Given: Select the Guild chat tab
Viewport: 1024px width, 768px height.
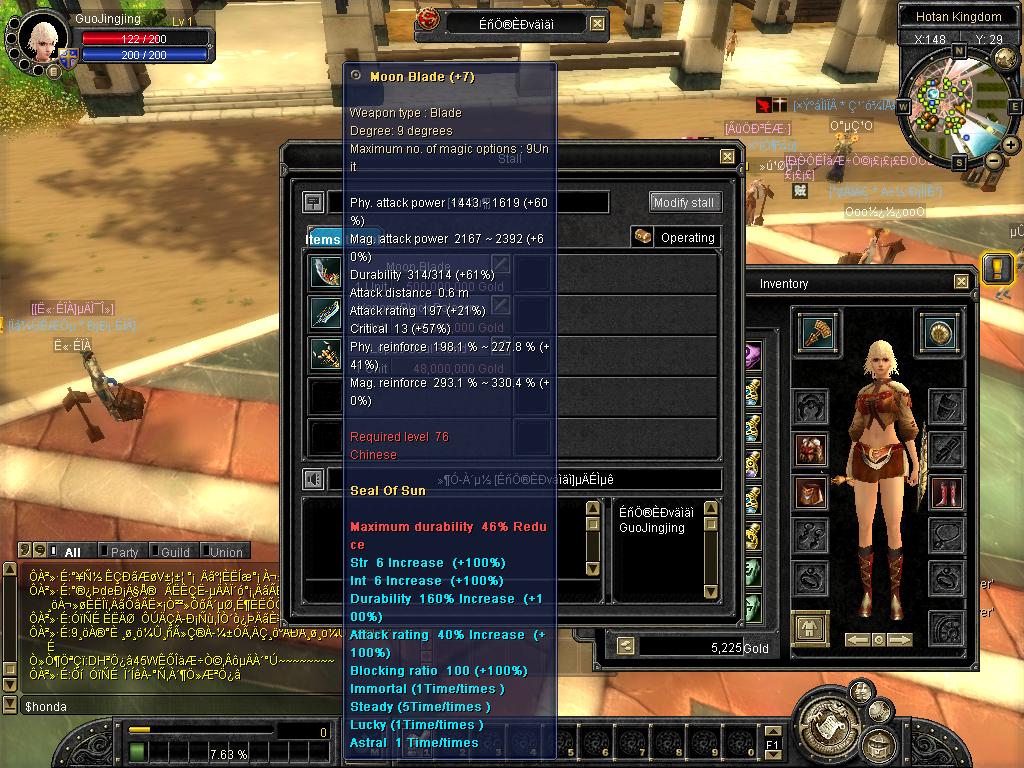Looking at the screenshot, I should 173,551.
